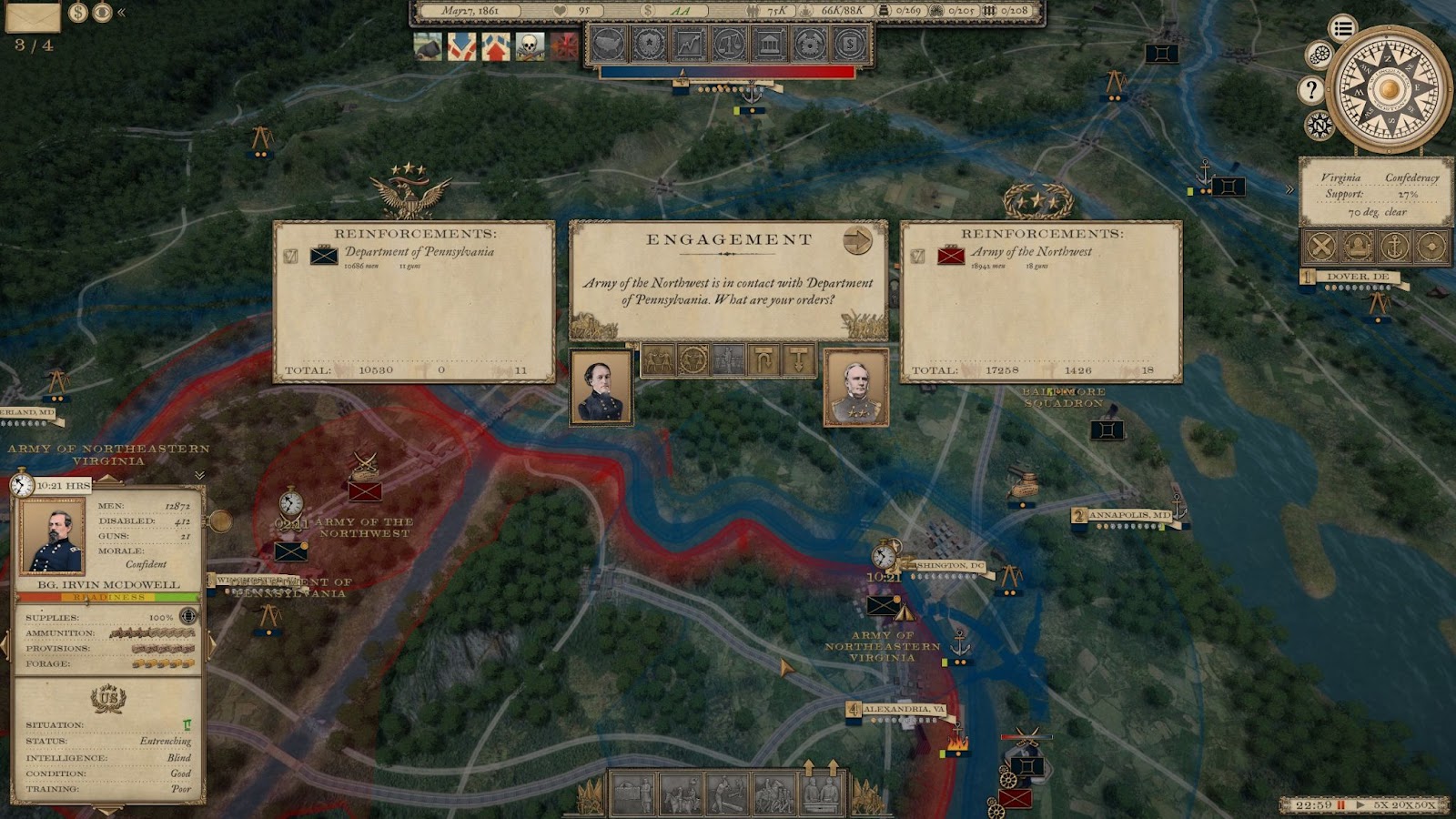The image size is (1456, 819).
Task: Choose the U-turn order icon
Action: 763,361
